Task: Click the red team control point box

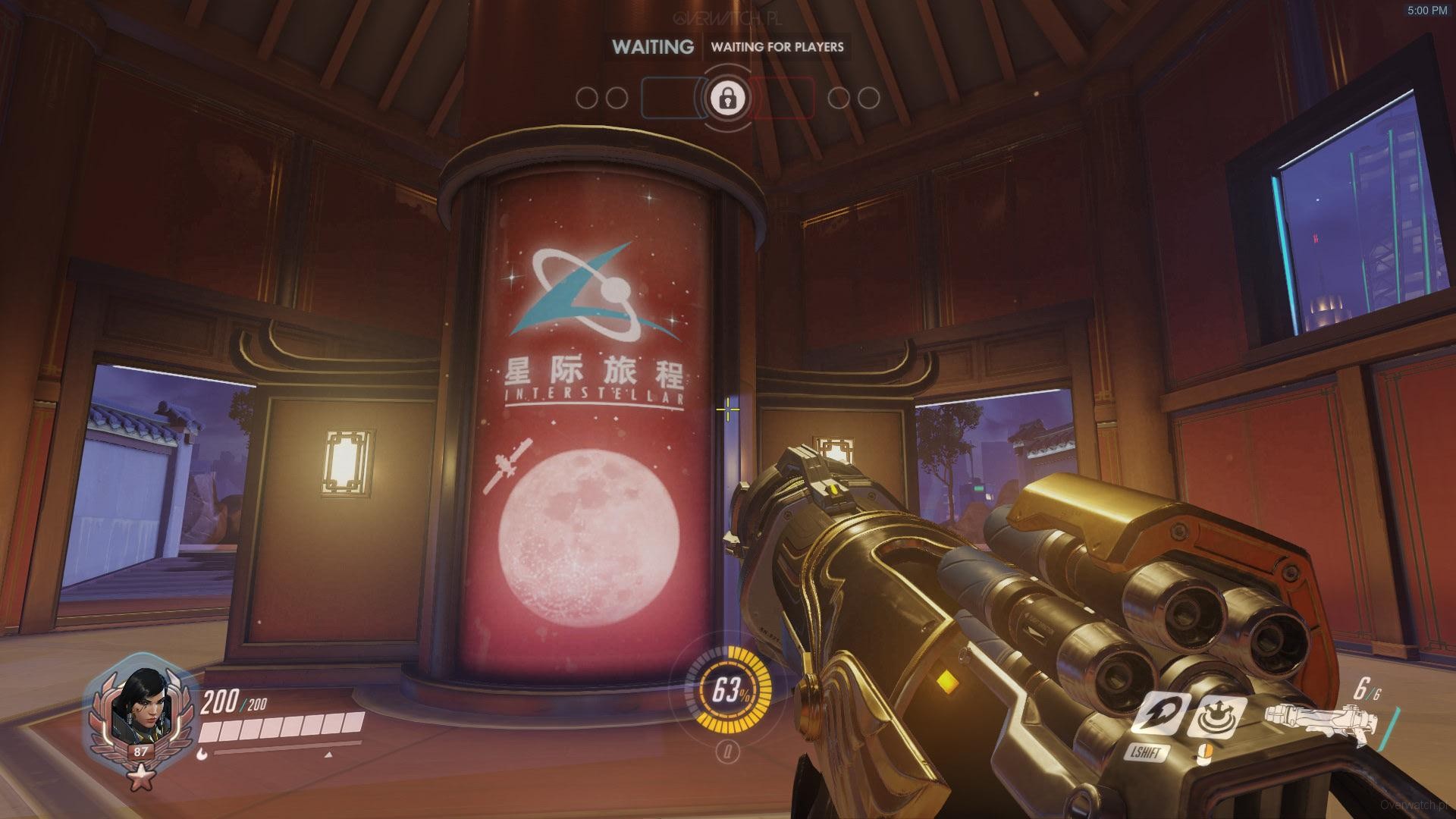Action: tap(783, 99)
